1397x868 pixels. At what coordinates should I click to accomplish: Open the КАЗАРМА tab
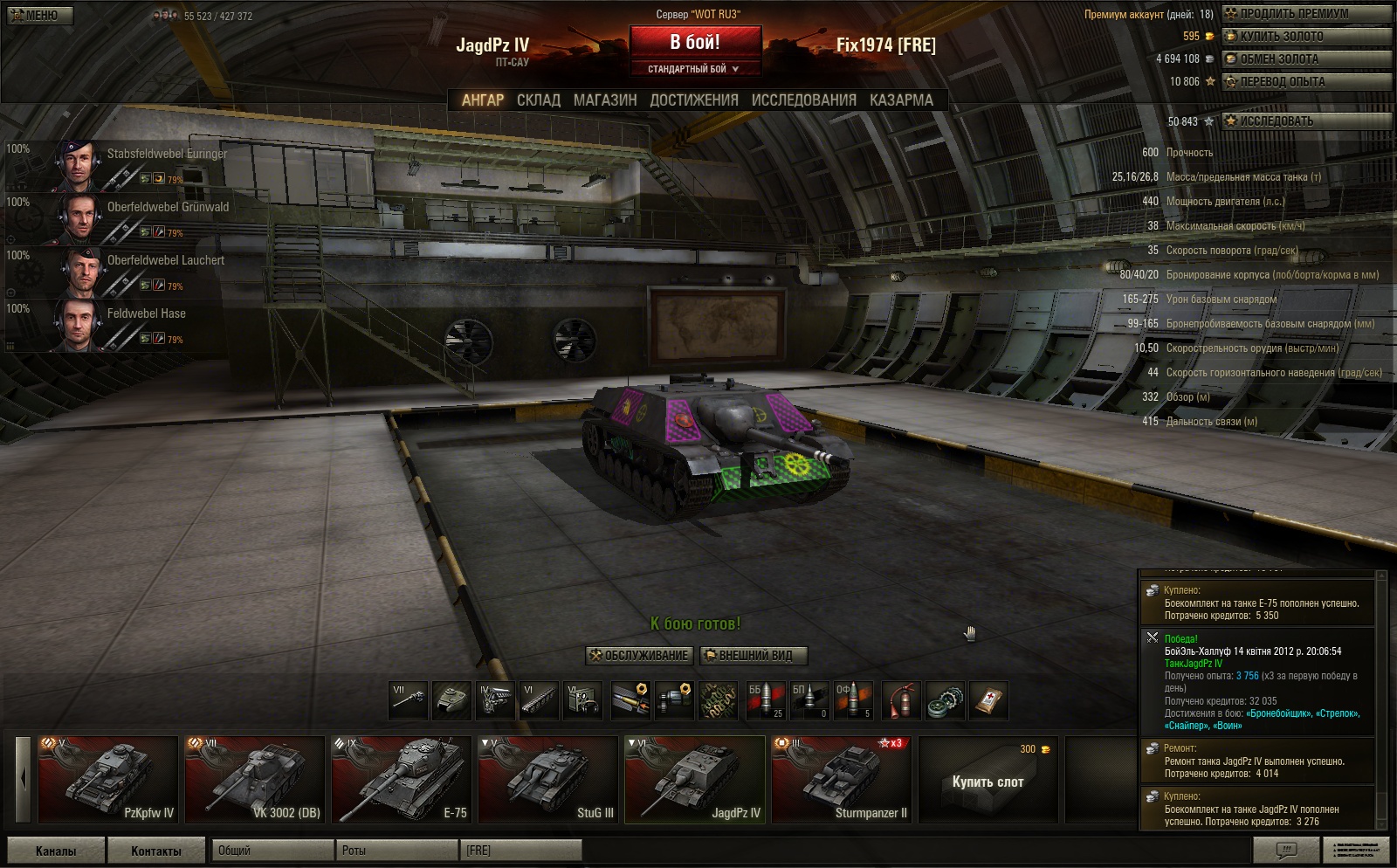click(901, 100)
